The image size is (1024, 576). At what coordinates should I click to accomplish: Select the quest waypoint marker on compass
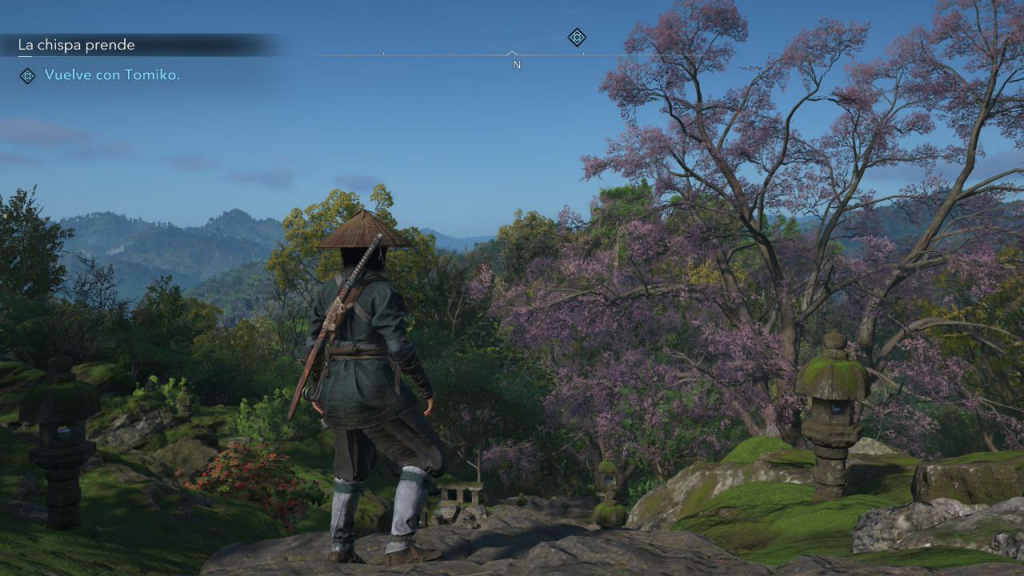click(577, 37)
